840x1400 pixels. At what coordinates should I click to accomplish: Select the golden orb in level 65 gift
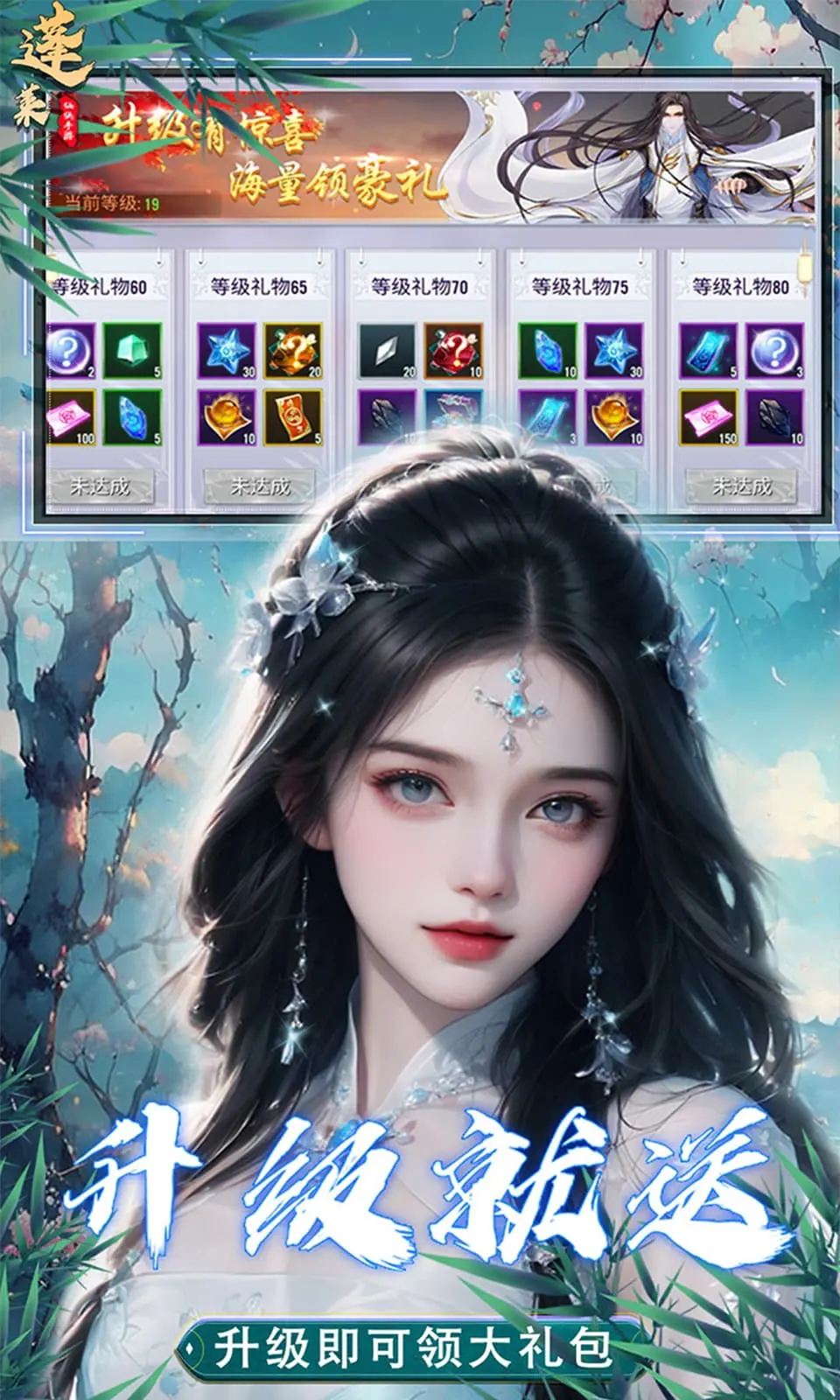click(227, 417)
